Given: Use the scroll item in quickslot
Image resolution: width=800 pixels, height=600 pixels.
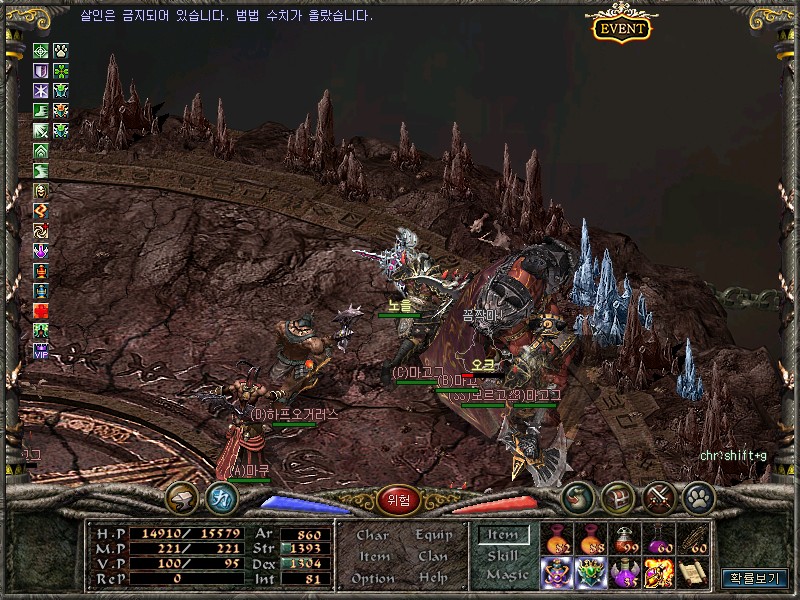Looking at the screenshot, I should coord(694,573).
